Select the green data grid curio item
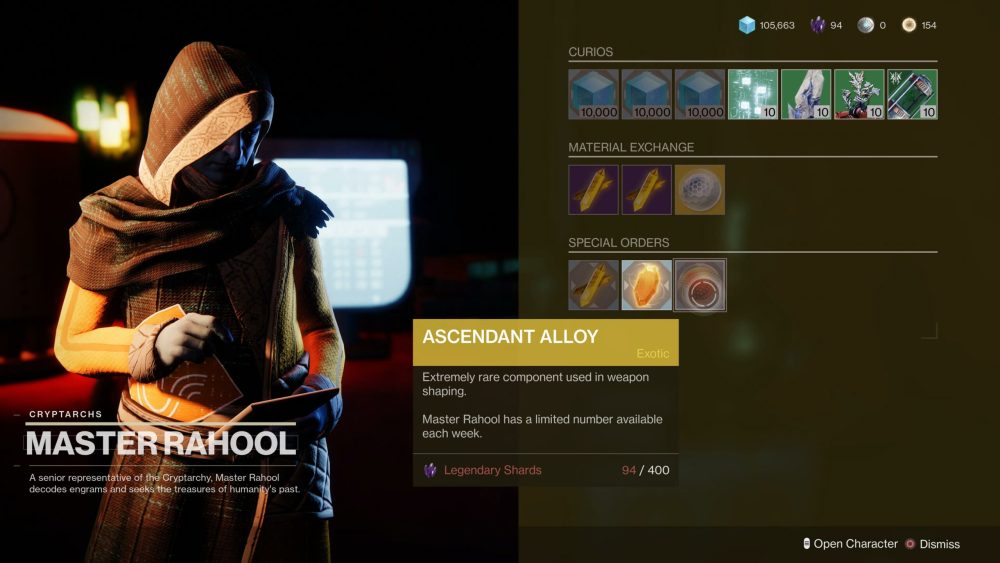This screenshot has width=1000, height=563. tap(753, 94)
